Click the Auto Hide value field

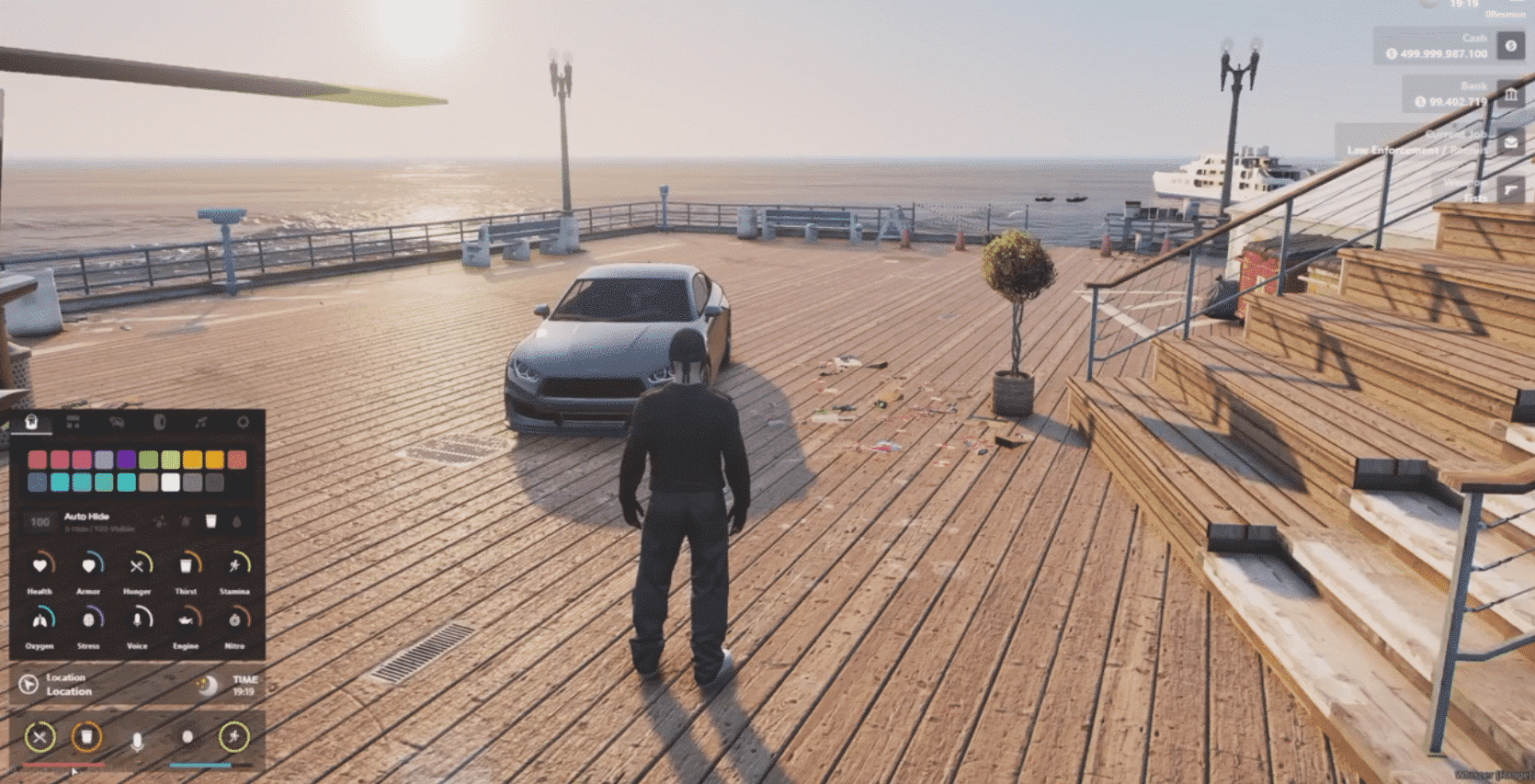(x=40, y=522)
